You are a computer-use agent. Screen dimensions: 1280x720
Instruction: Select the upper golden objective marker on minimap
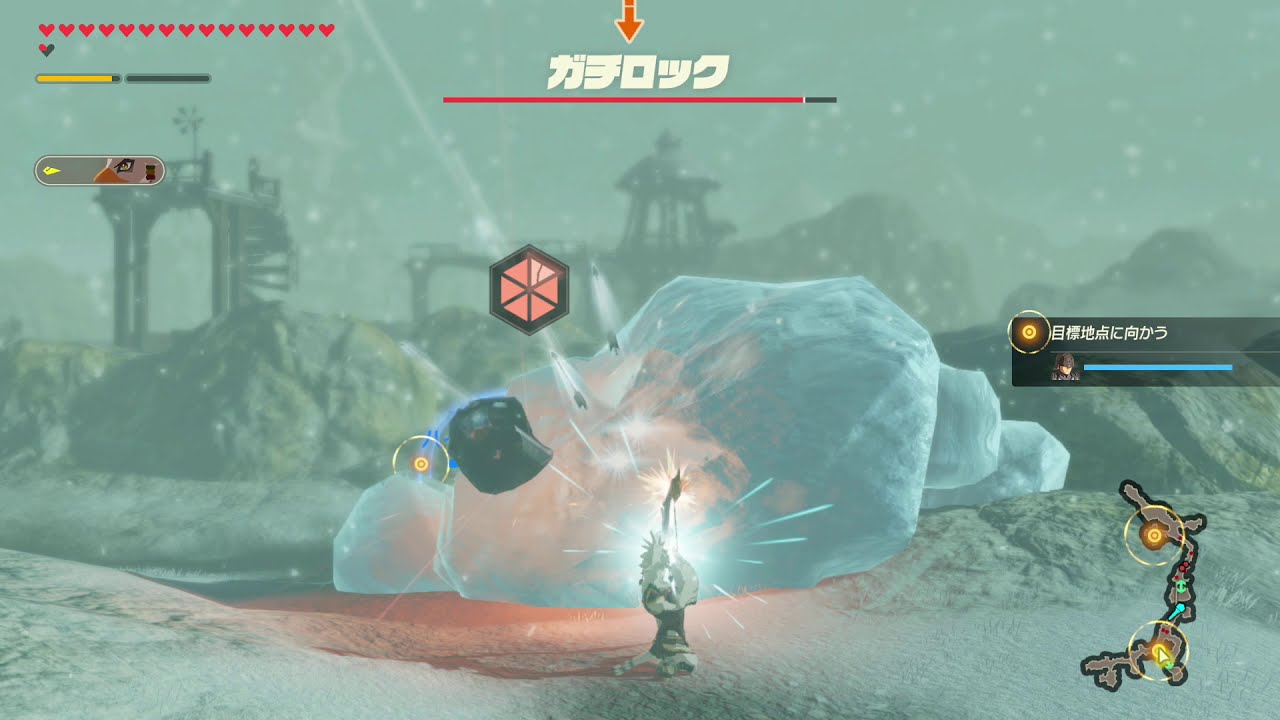[1154, 535]
